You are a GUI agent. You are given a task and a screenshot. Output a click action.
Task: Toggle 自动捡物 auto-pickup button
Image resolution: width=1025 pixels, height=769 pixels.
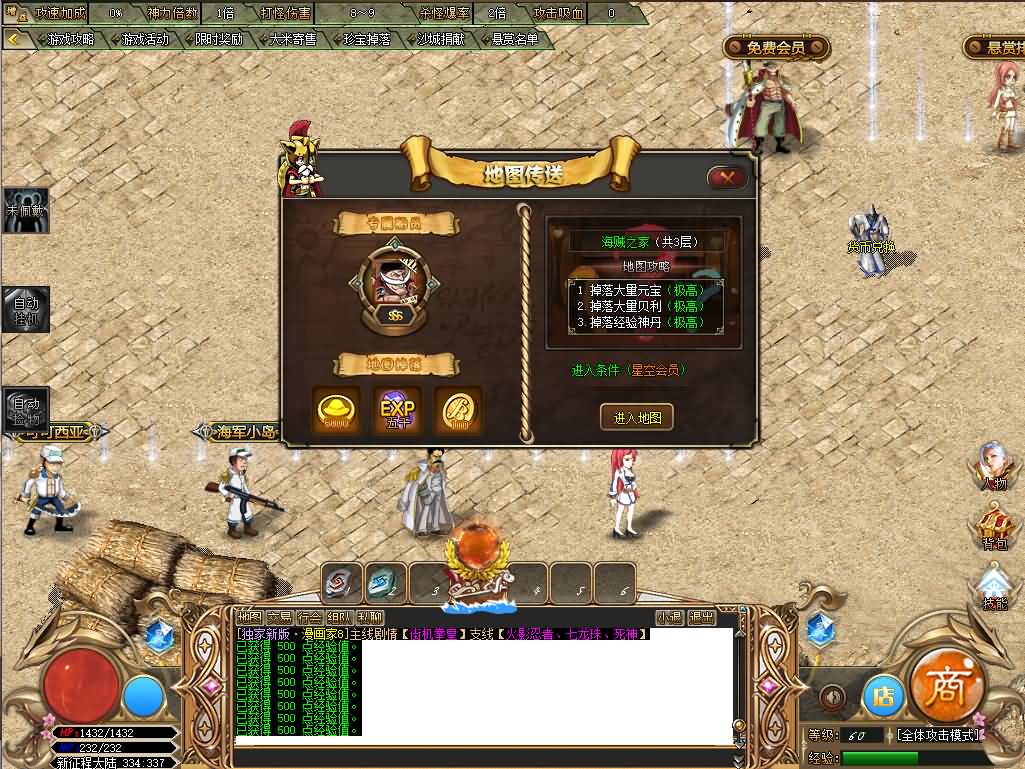pyautogui.click(x=25, y=410)
